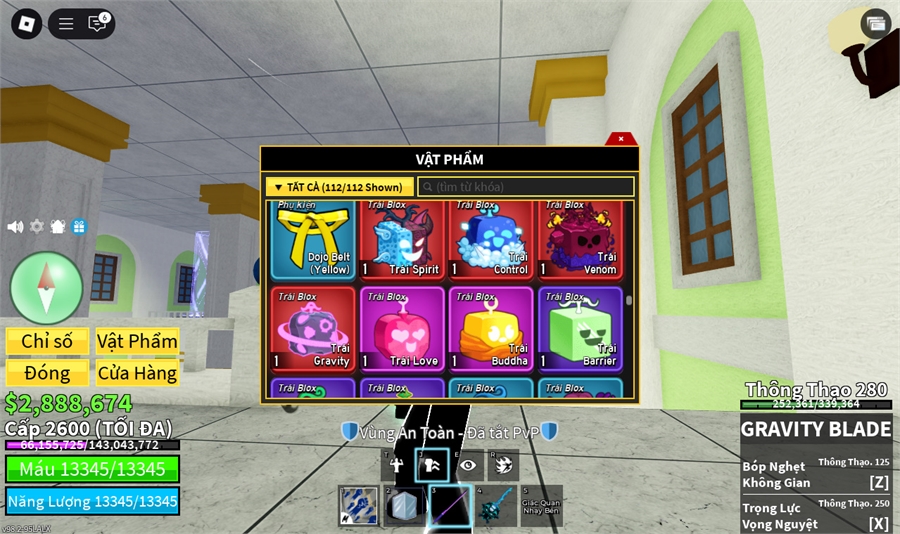The height and width of the screenshot is (534, 900).
Task: Choose the Trái Love fruit
Action: [400, 329]
